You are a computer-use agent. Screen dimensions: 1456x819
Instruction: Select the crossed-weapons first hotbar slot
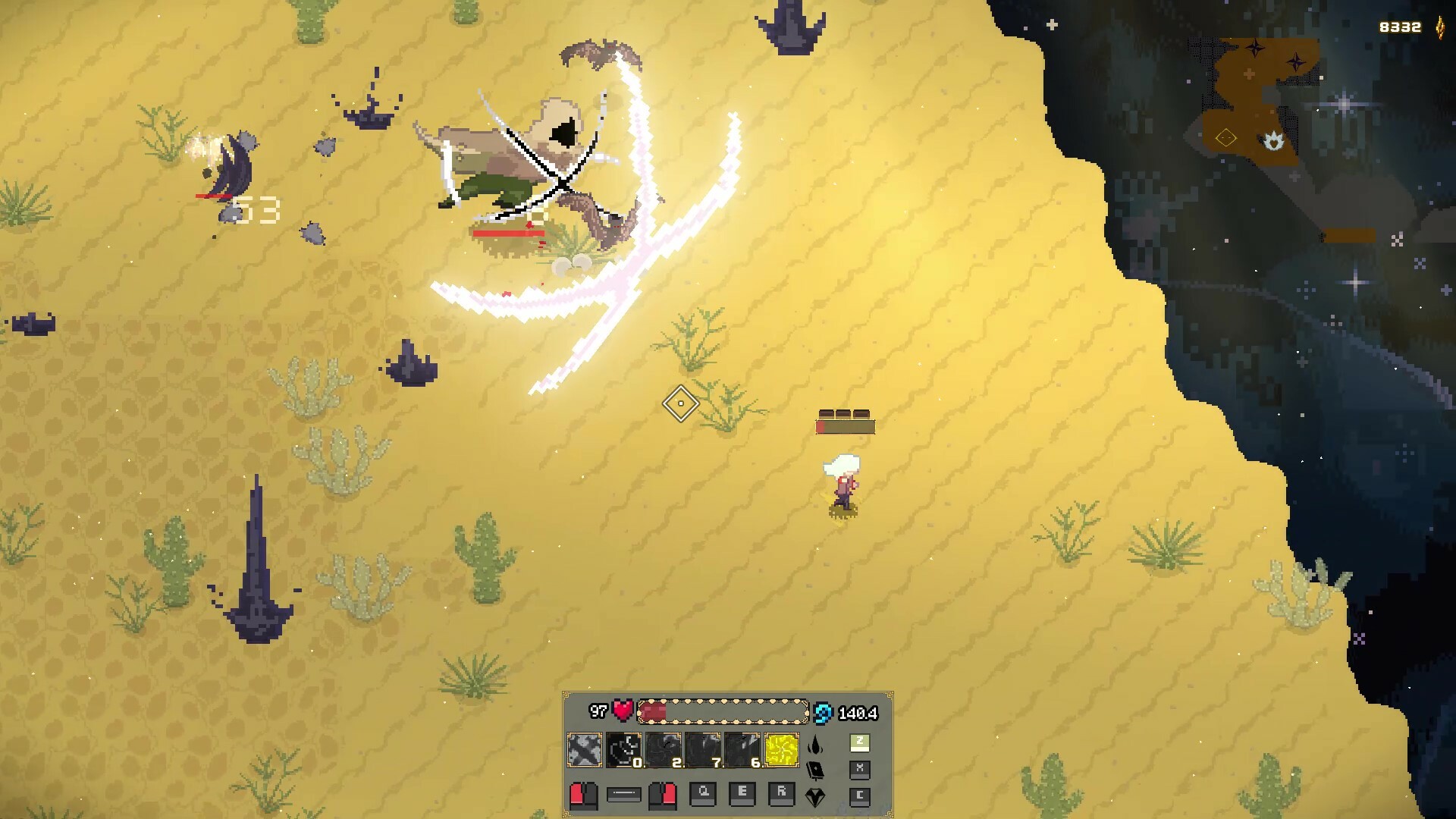584,750
